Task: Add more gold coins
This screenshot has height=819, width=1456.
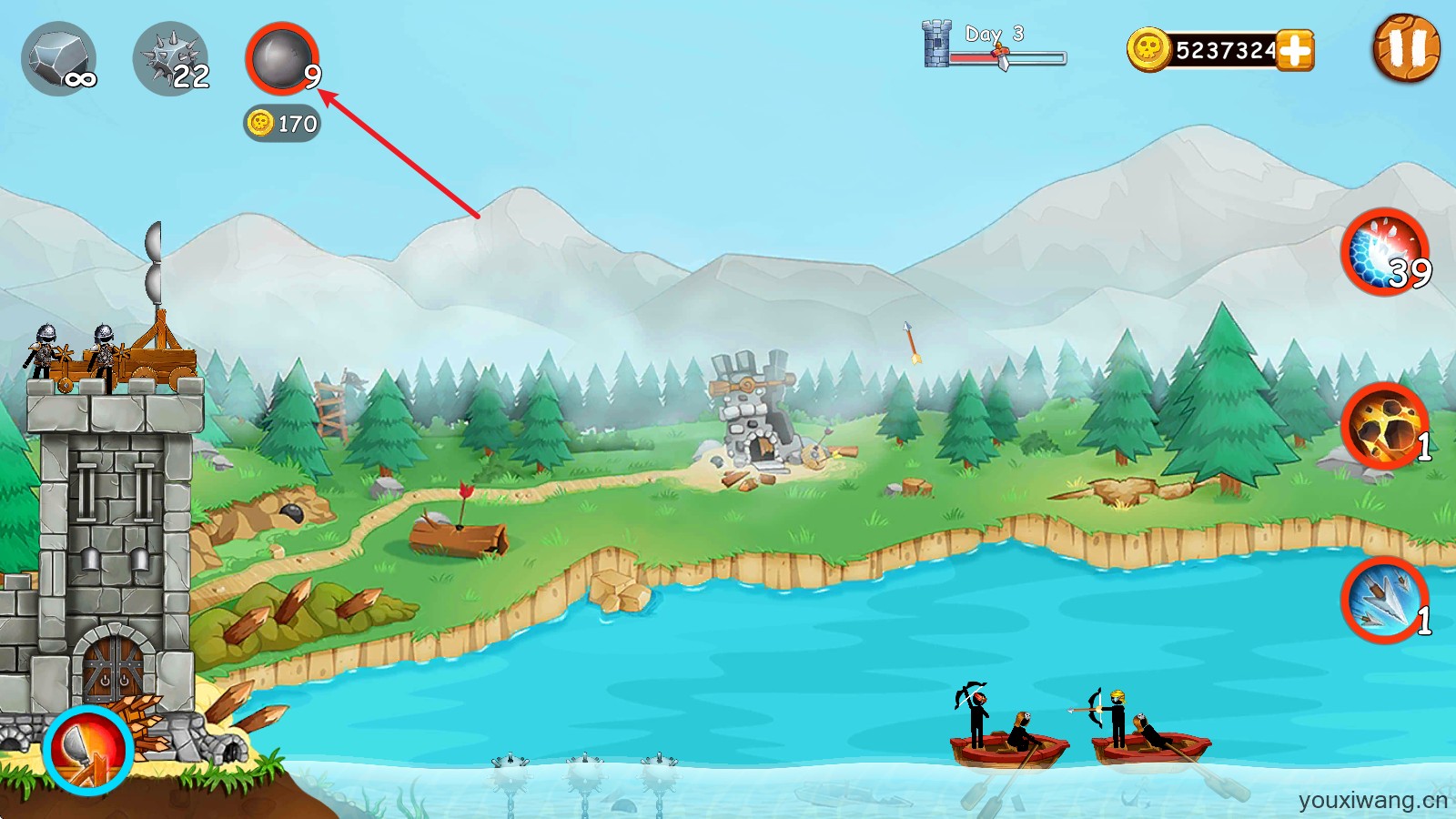Action: [x=1294, y=50]
